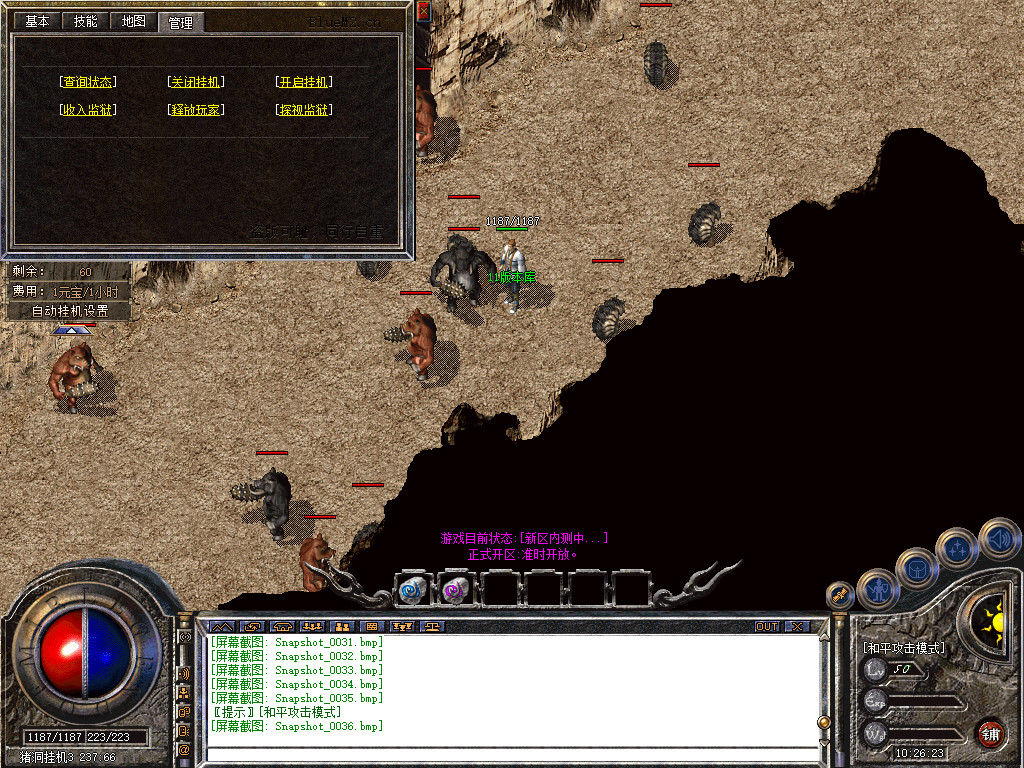This screenshot has height=768, width=1024.
Task: Toggle sound with the speaker button
Action: click(998, 538)
